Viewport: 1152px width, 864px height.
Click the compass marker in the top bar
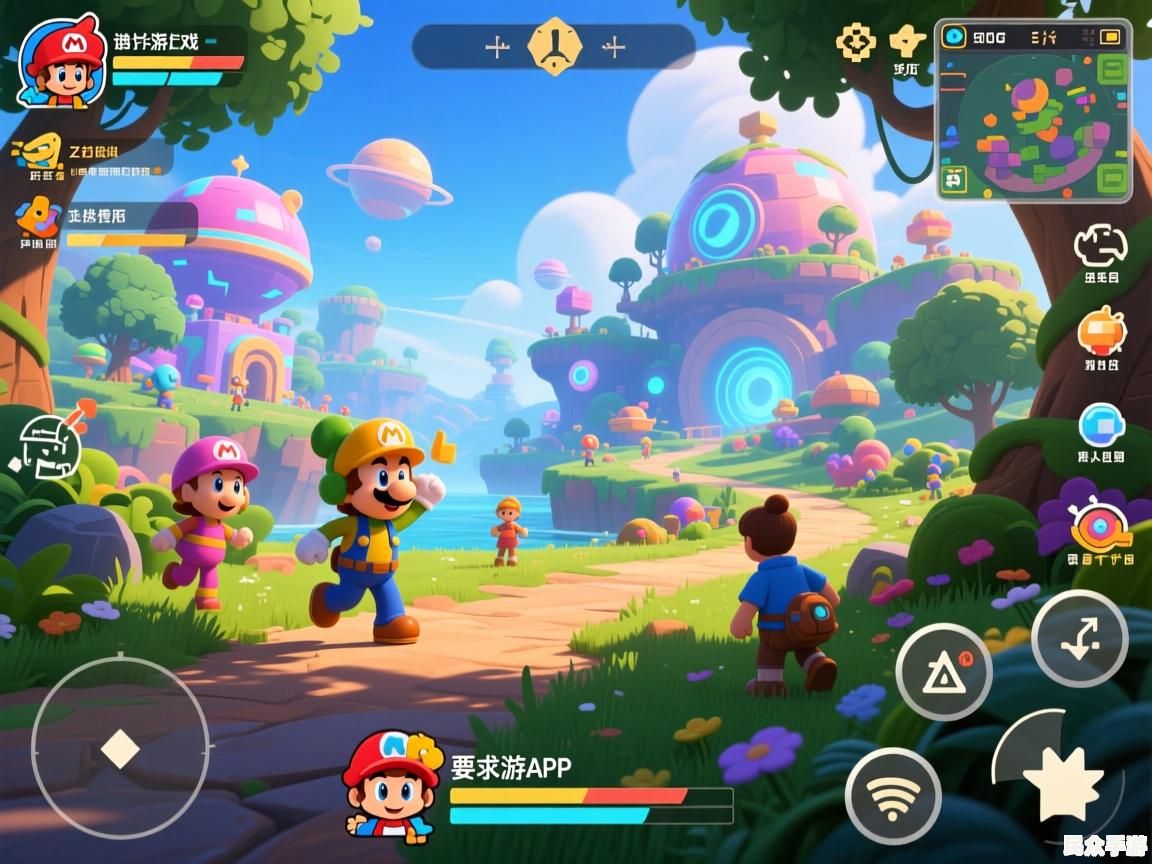click(554, 46)
